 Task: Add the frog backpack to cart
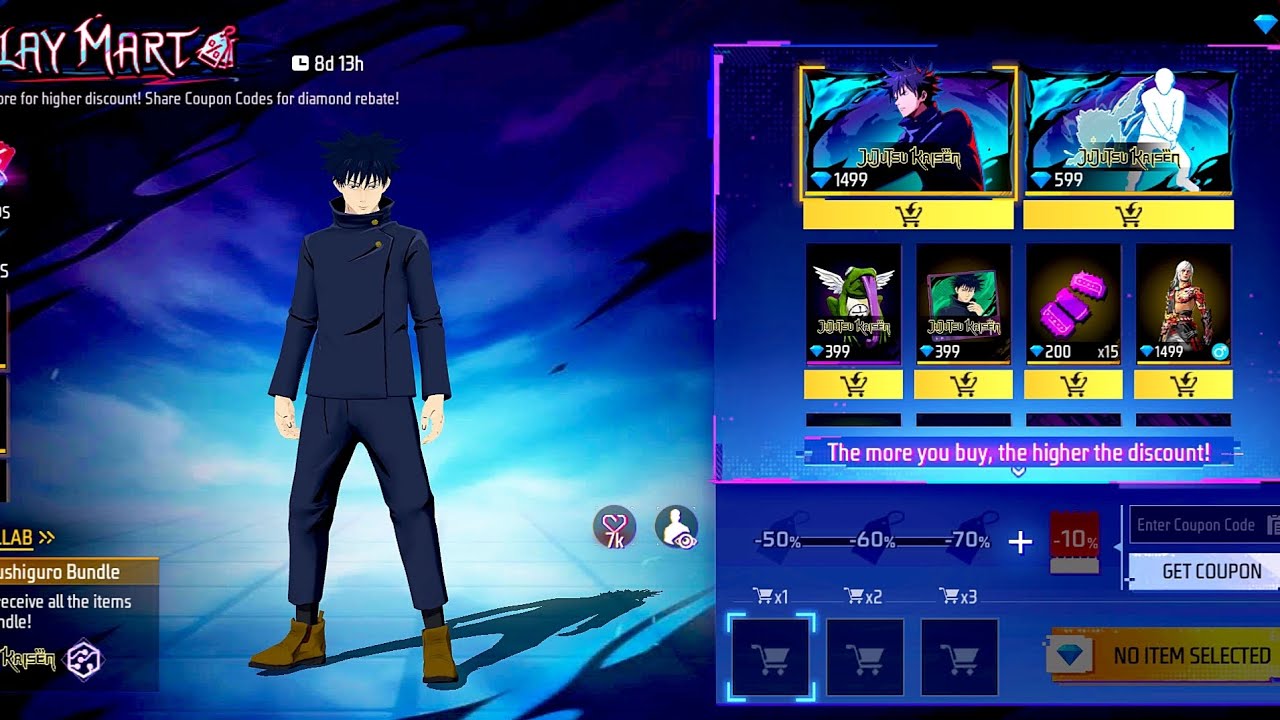pyautogui.click(x=853, y=385)
